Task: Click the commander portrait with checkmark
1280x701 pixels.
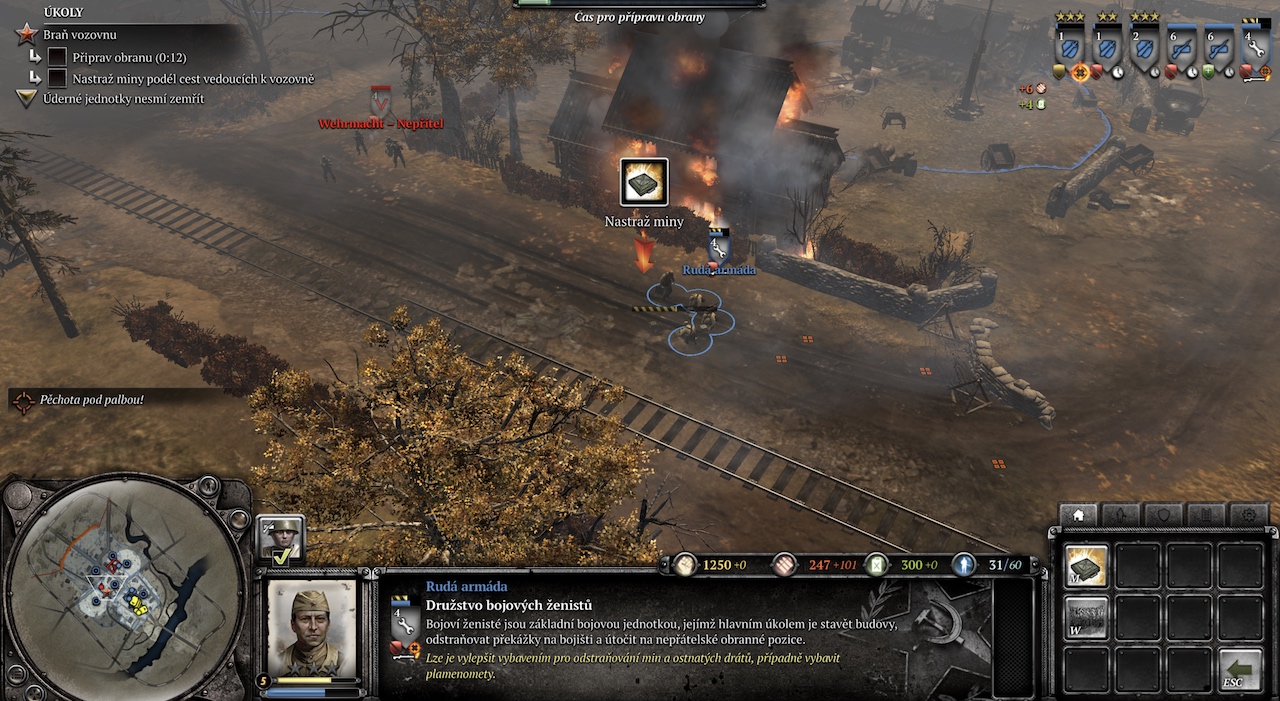Action: point(280,540)
